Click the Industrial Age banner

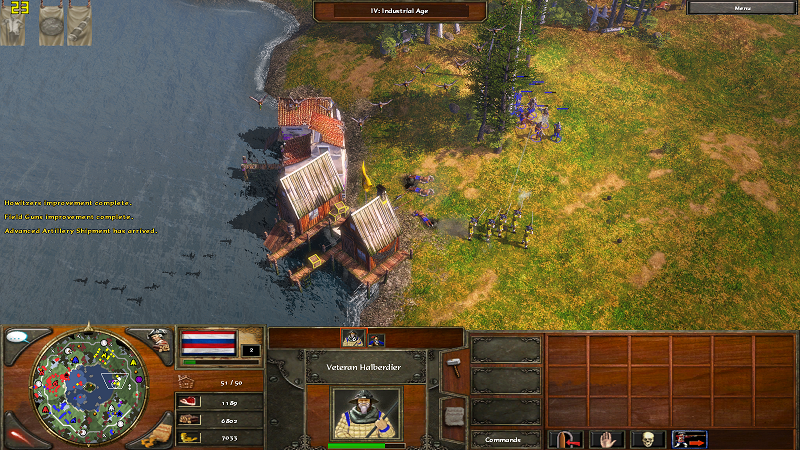400,10
